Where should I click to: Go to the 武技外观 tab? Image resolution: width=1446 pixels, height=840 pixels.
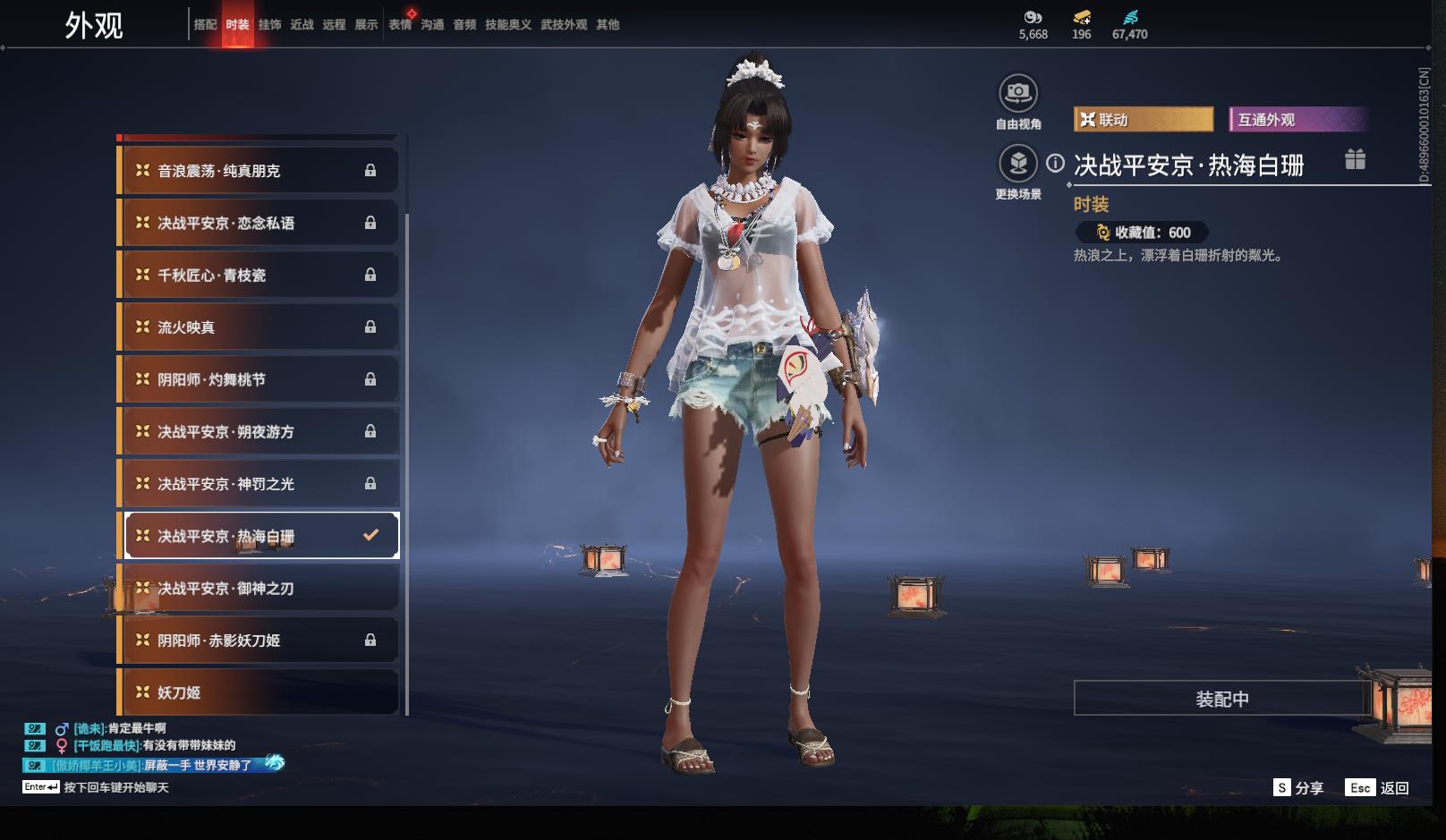pos(564,24)
